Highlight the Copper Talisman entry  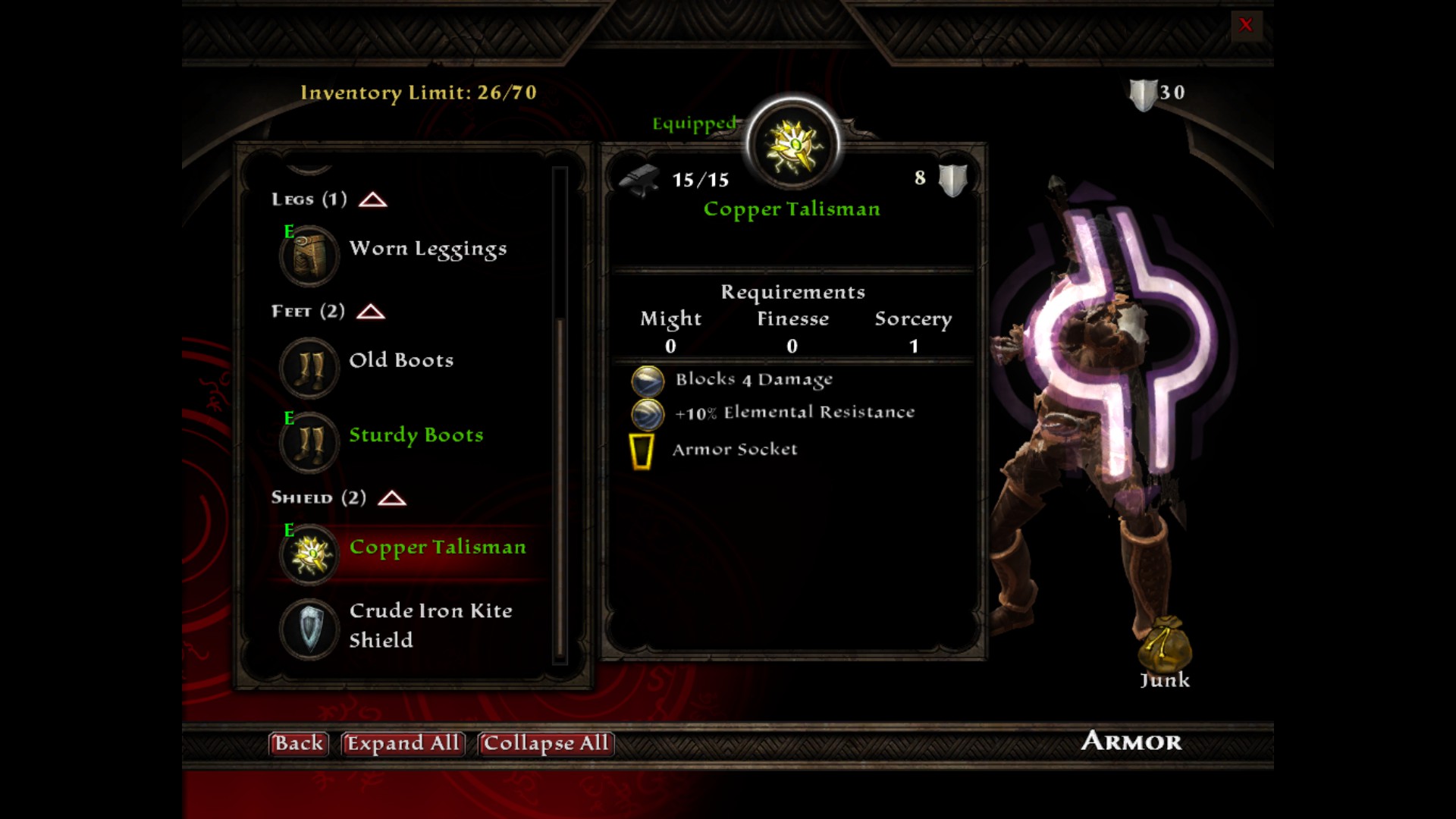437,548
